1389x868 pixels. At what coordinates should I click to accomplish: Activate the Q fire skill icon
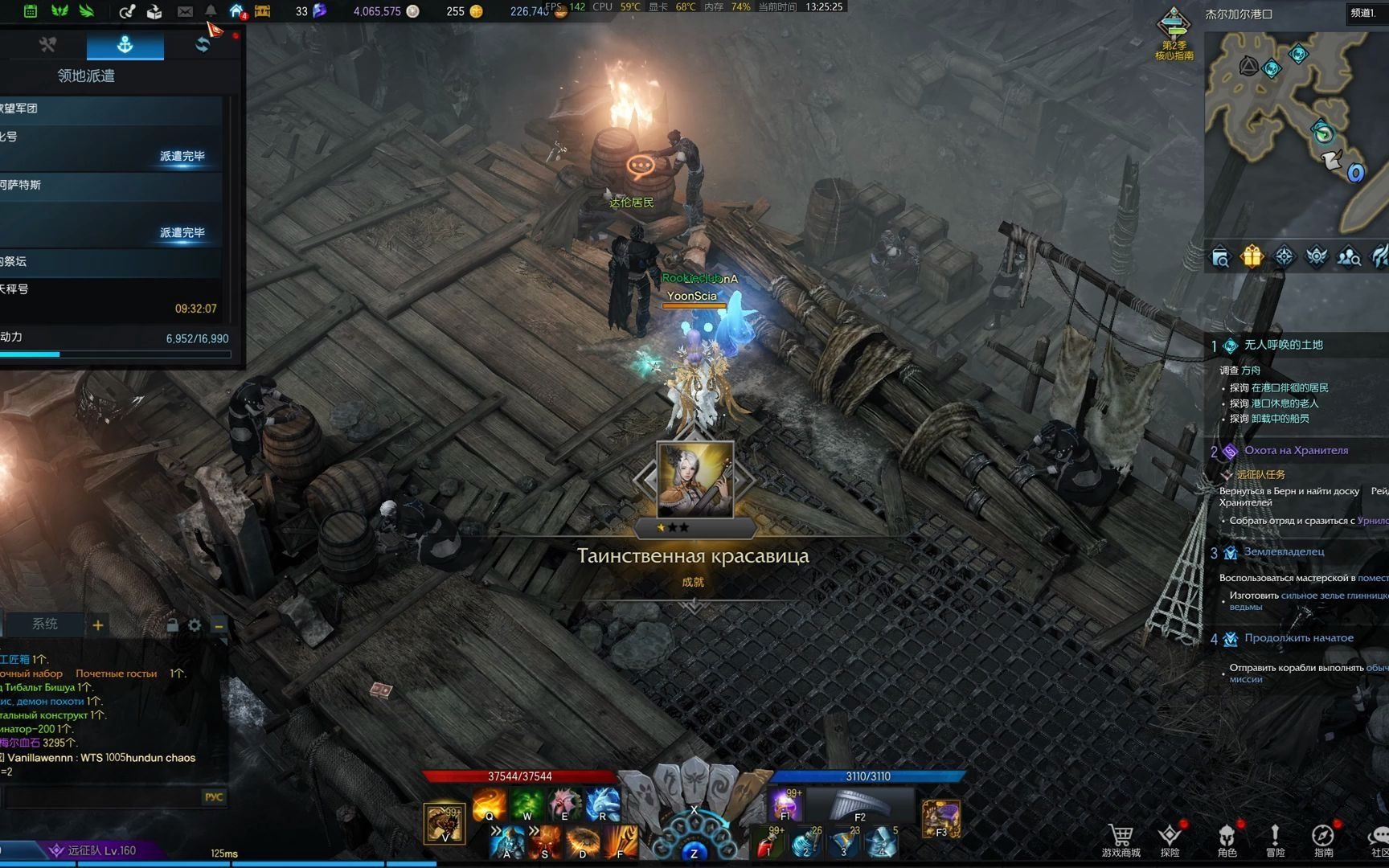[489, 804]
